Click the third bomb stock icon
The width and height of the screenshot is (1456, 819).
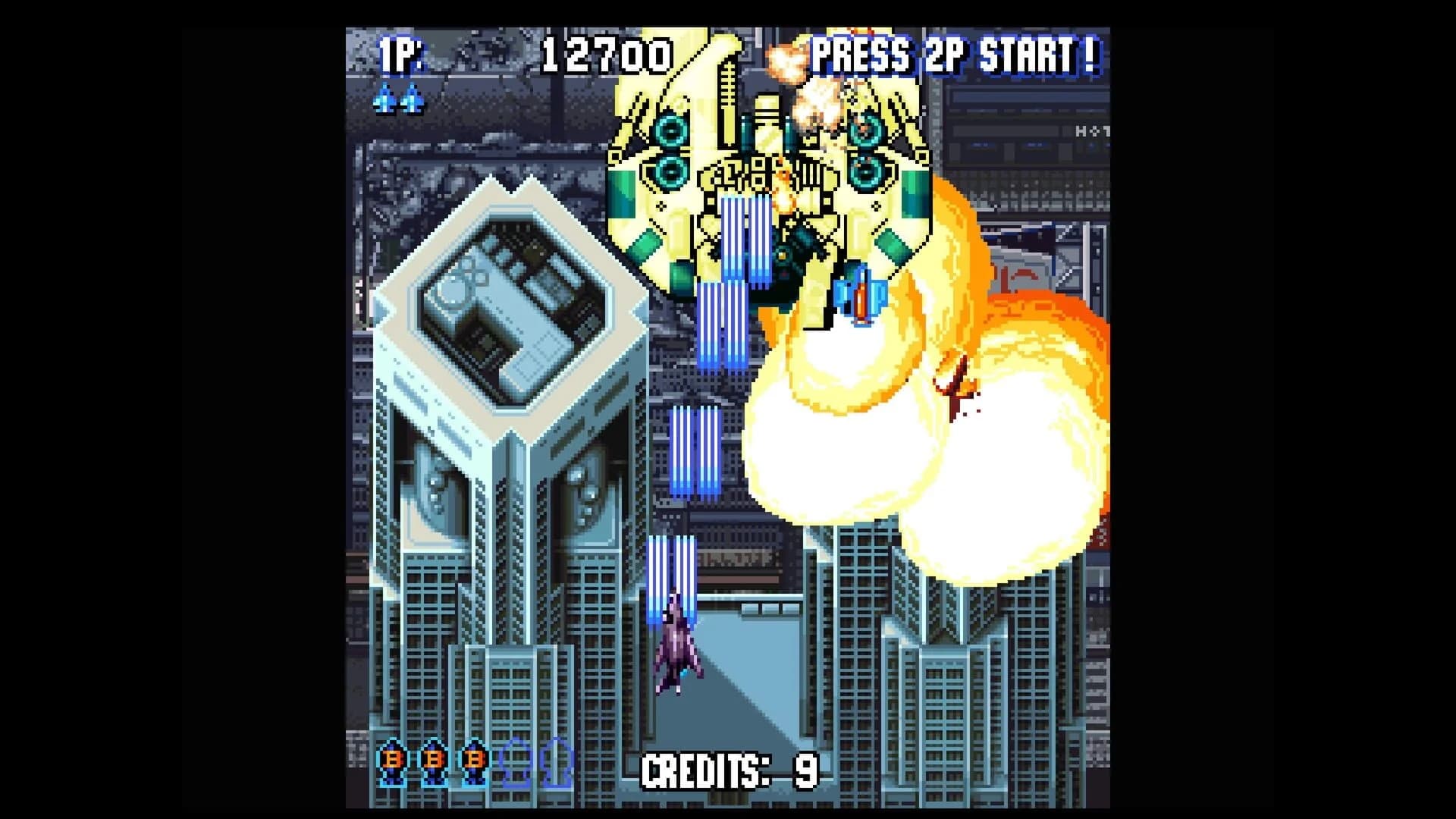[475, 762]
